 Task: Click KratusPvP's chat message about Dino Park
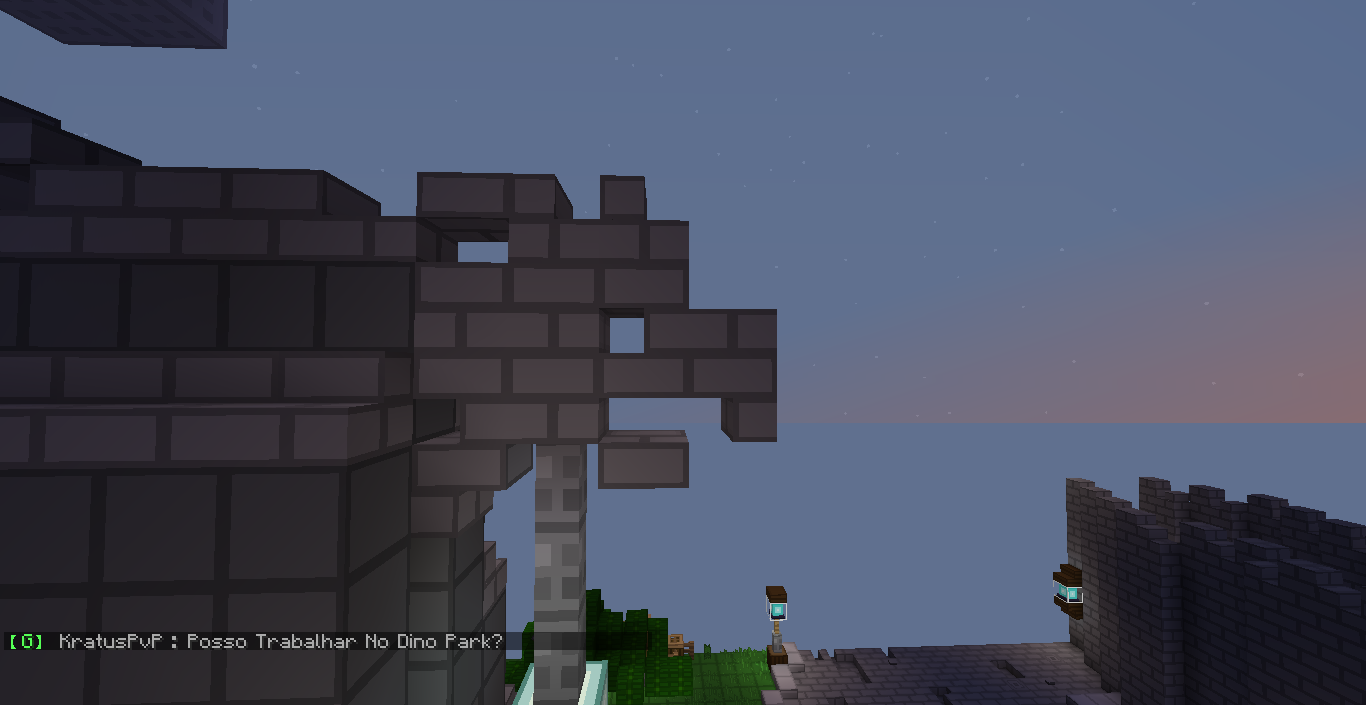pyautogui.click(x=280, y=641)
